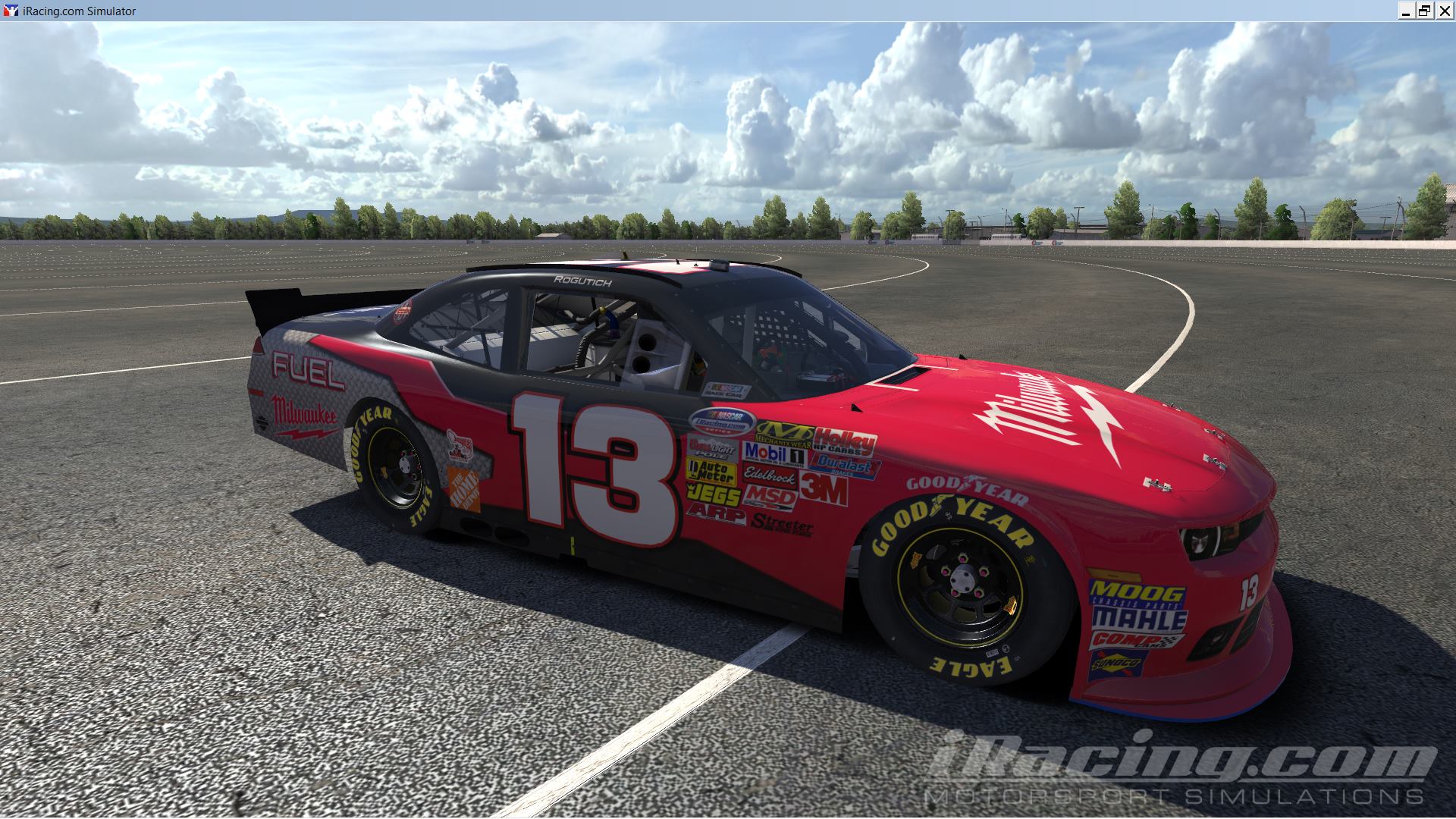
Task: Click the MOOG Chassis Parts decal
Action: pyautogui.click(x=1130, y=591)
